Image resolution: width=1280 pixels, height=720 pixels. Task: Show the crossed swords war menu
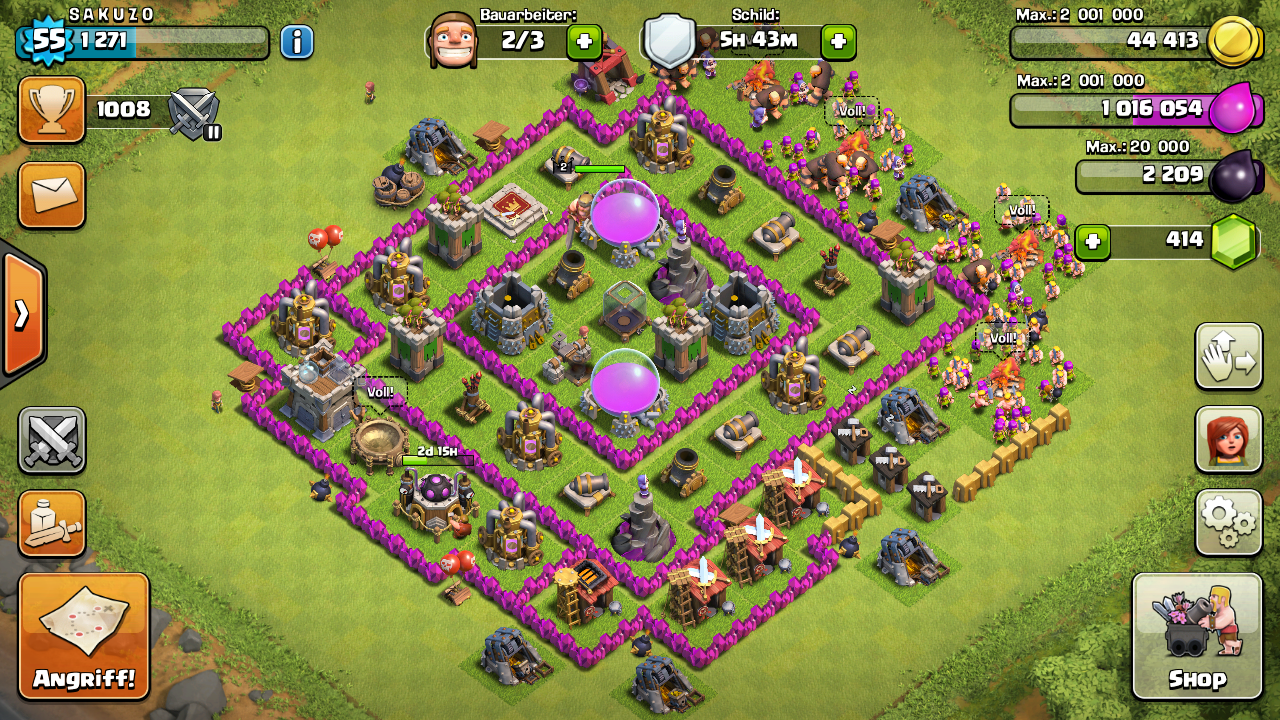pos(52,440)
